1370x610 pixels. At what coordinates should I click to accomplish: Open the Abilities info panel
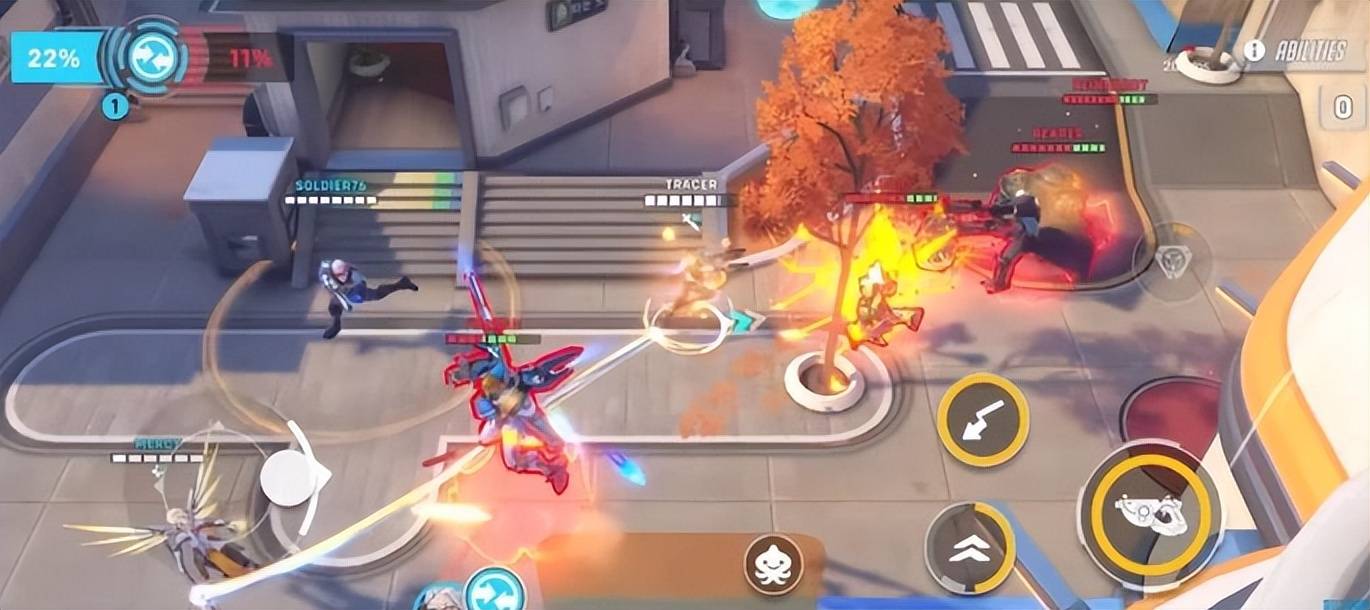[x=1297, y=51]
